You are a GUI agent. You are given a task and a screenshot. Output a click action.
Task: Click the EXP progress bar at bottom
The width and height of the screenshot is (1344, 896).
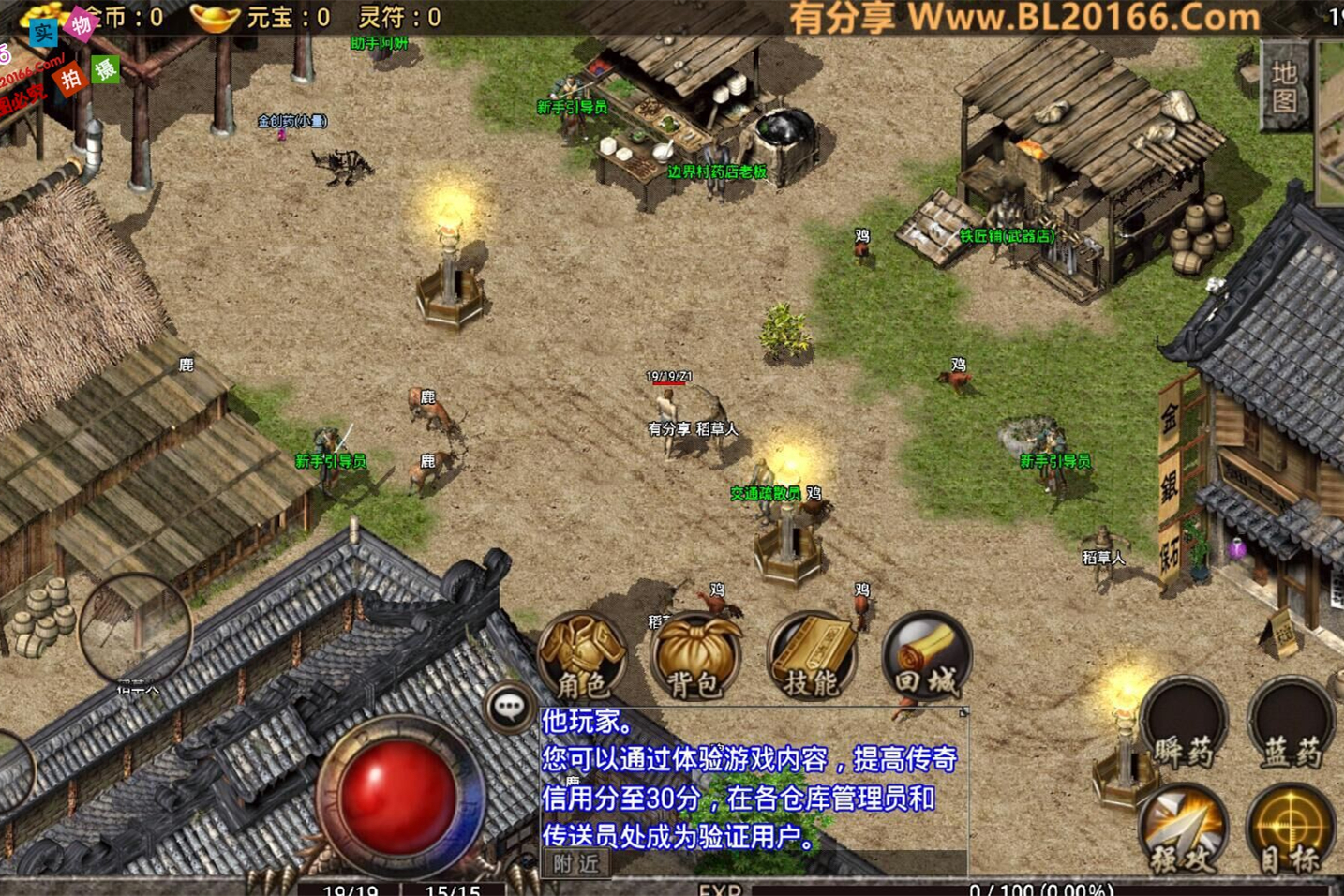tap(937, 889)
